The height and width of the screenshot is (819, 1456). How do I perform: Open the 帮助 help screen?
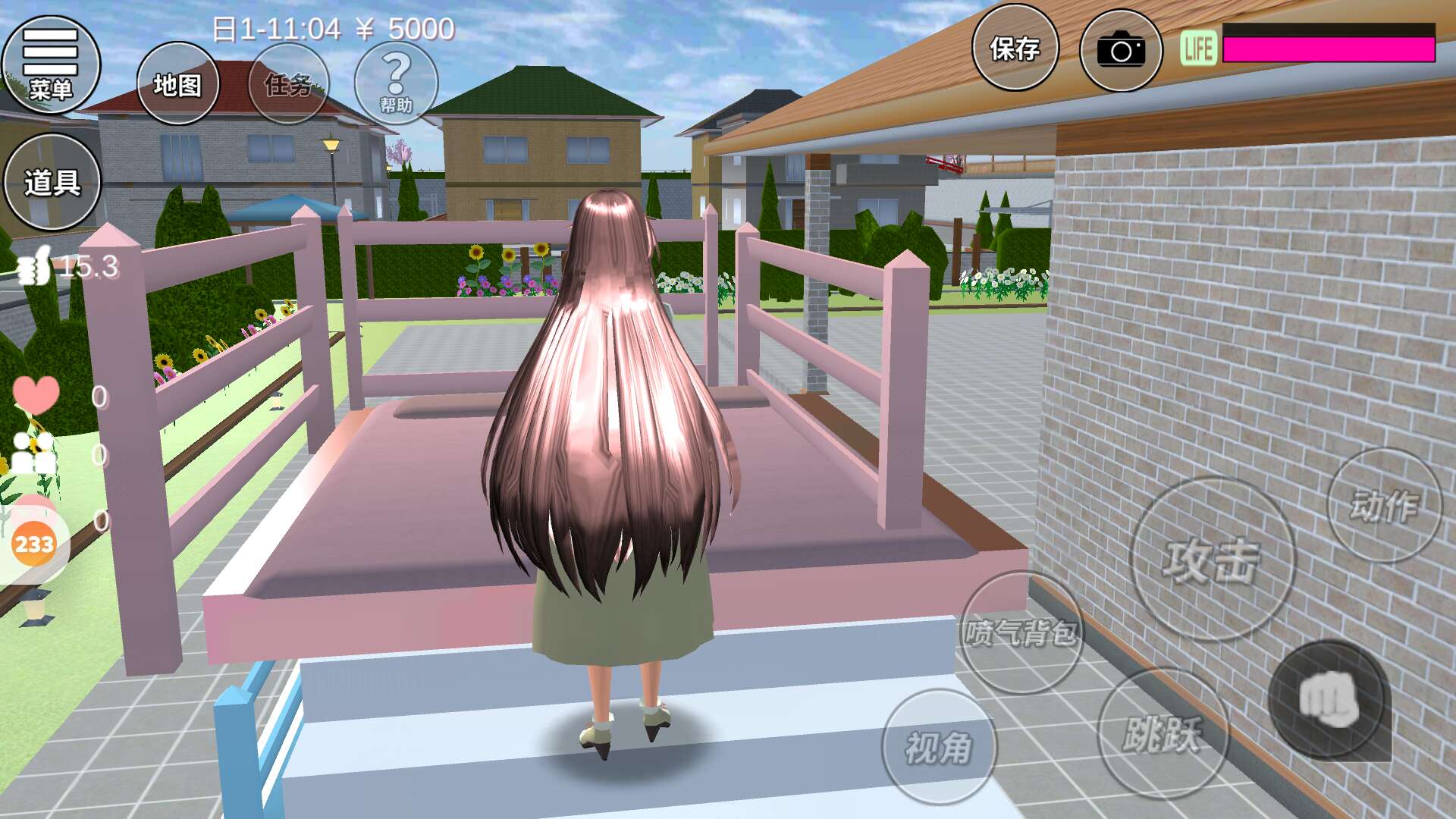pos(396,83)
